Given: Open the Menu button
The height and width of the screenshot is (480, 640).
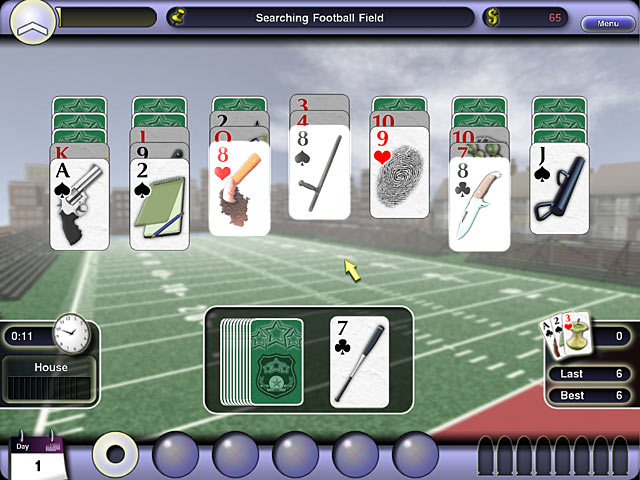Looking at the screenshot, I should (607, 23).
